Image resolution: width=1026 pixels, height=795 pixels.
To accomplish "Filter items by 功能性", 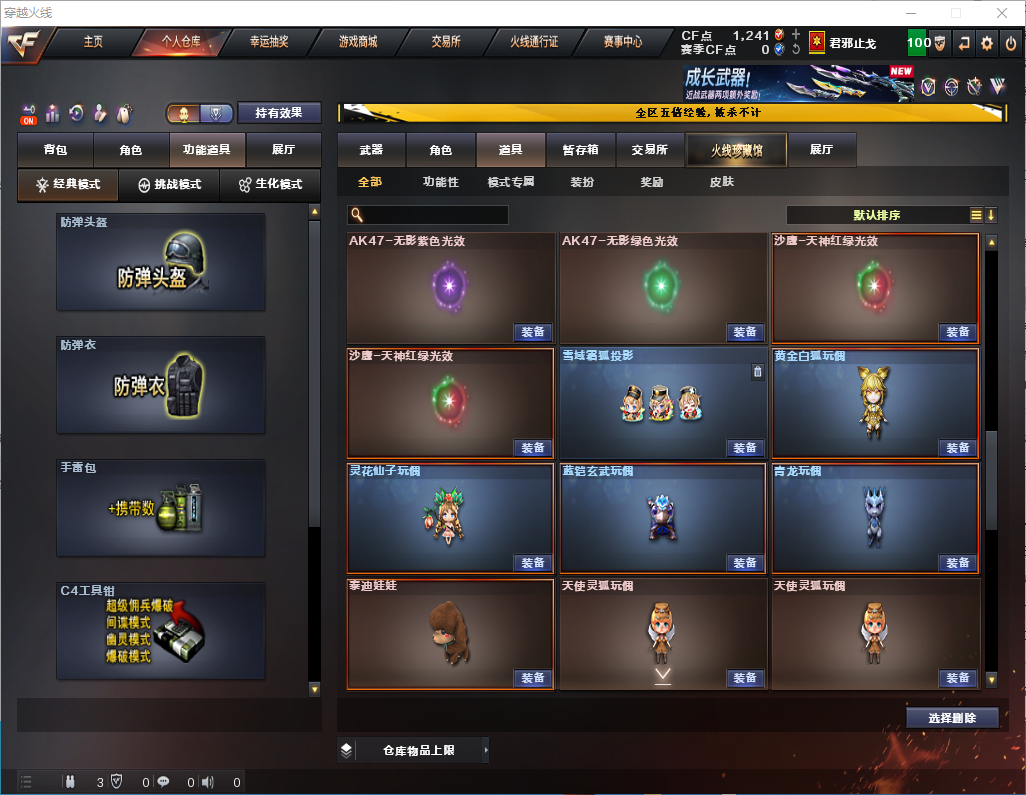I will pos(440,182).
